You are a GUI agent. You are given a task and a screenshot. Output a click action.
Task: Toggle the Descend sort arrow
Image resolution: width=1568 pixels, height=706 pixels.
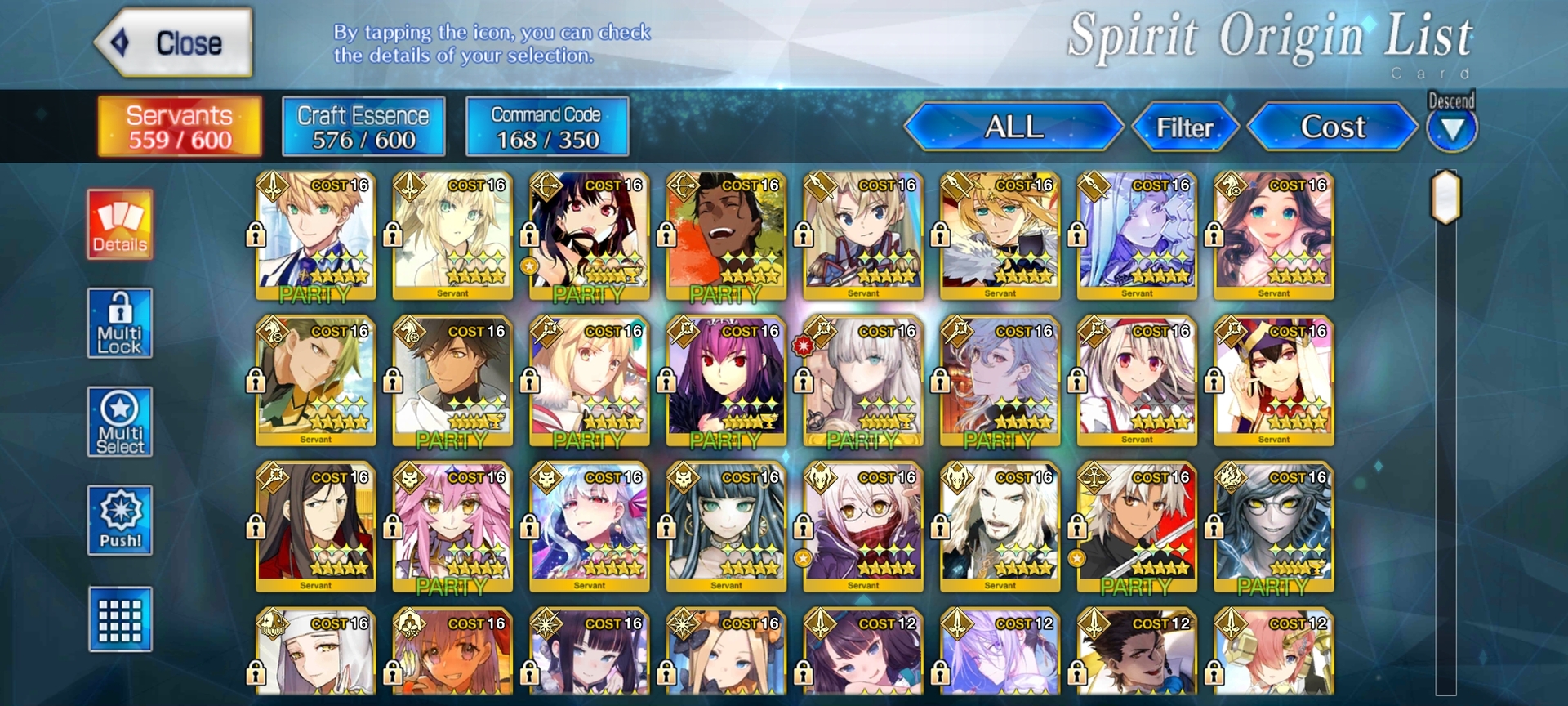[x=1451, y=129]
